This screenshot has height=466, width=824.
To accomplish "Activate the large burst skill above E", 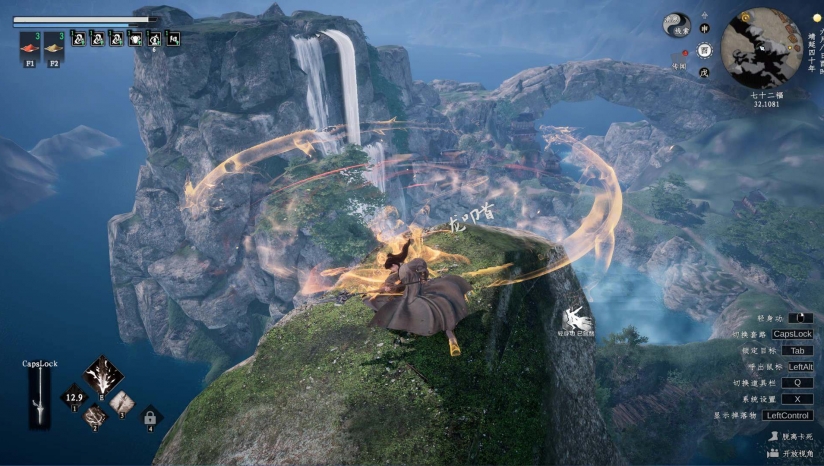I will click(x=102, y=375).
